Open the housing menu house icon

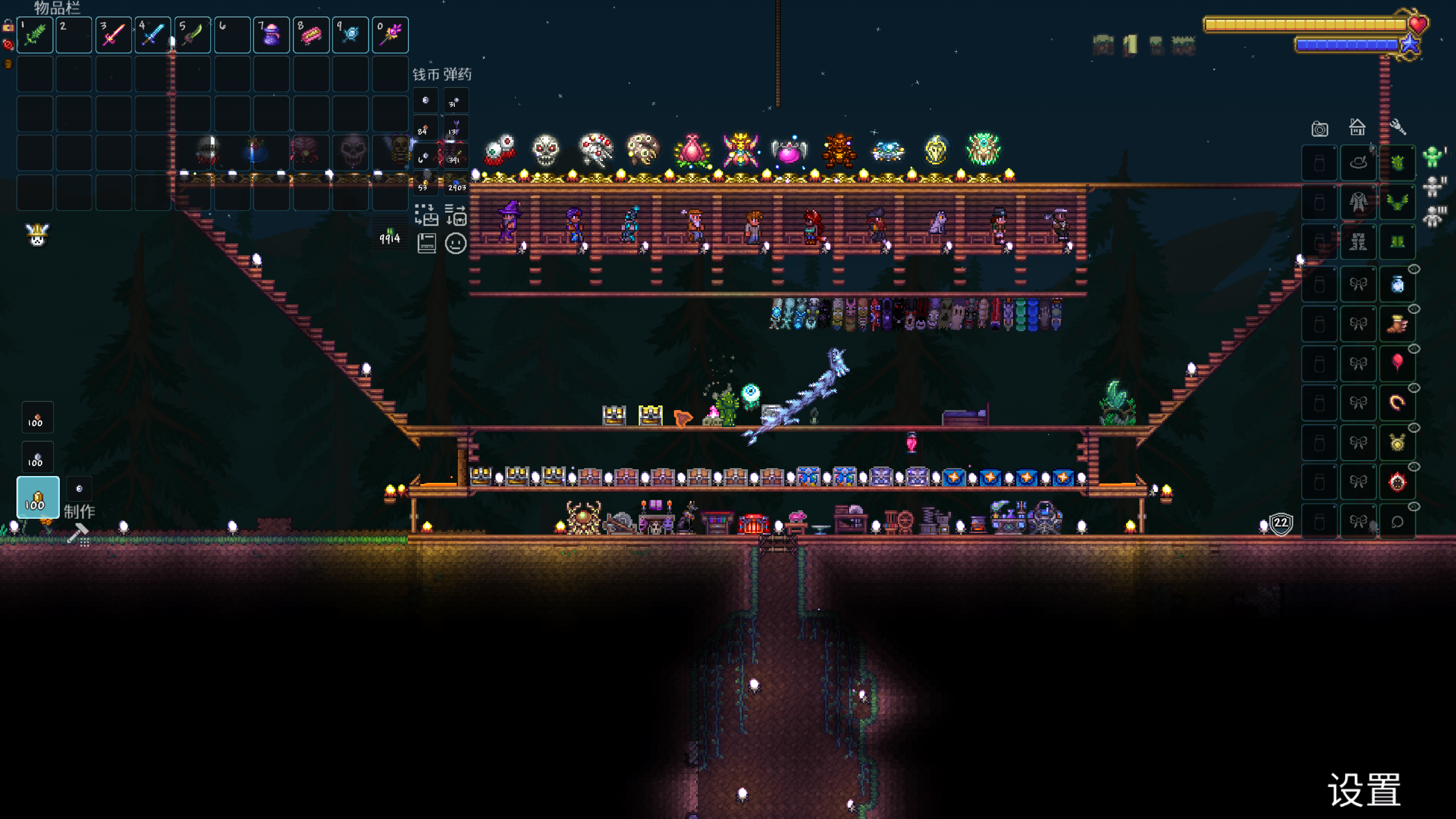pos(1358,127)
